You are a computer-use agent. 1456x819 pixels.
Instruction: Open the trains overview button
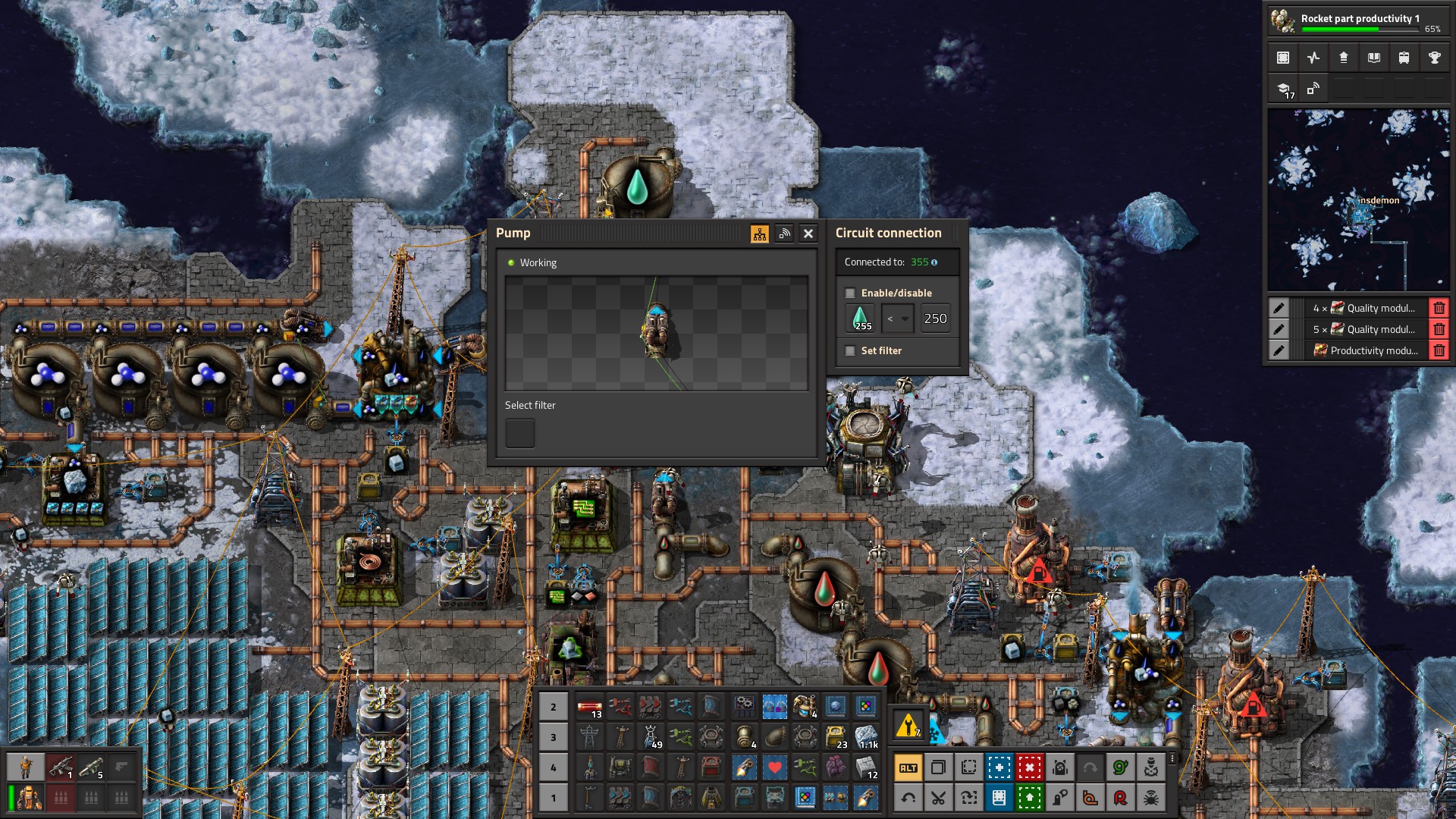click(1404, 58)
